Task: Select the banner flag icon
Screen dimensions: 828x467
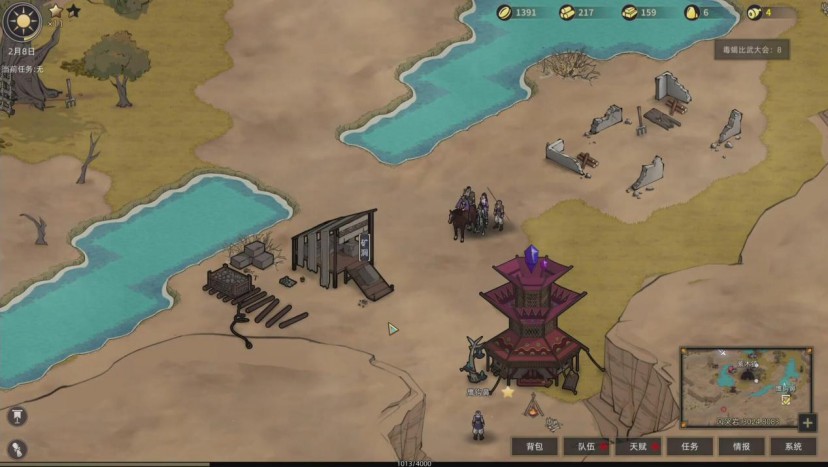Action: coord(17,416)
